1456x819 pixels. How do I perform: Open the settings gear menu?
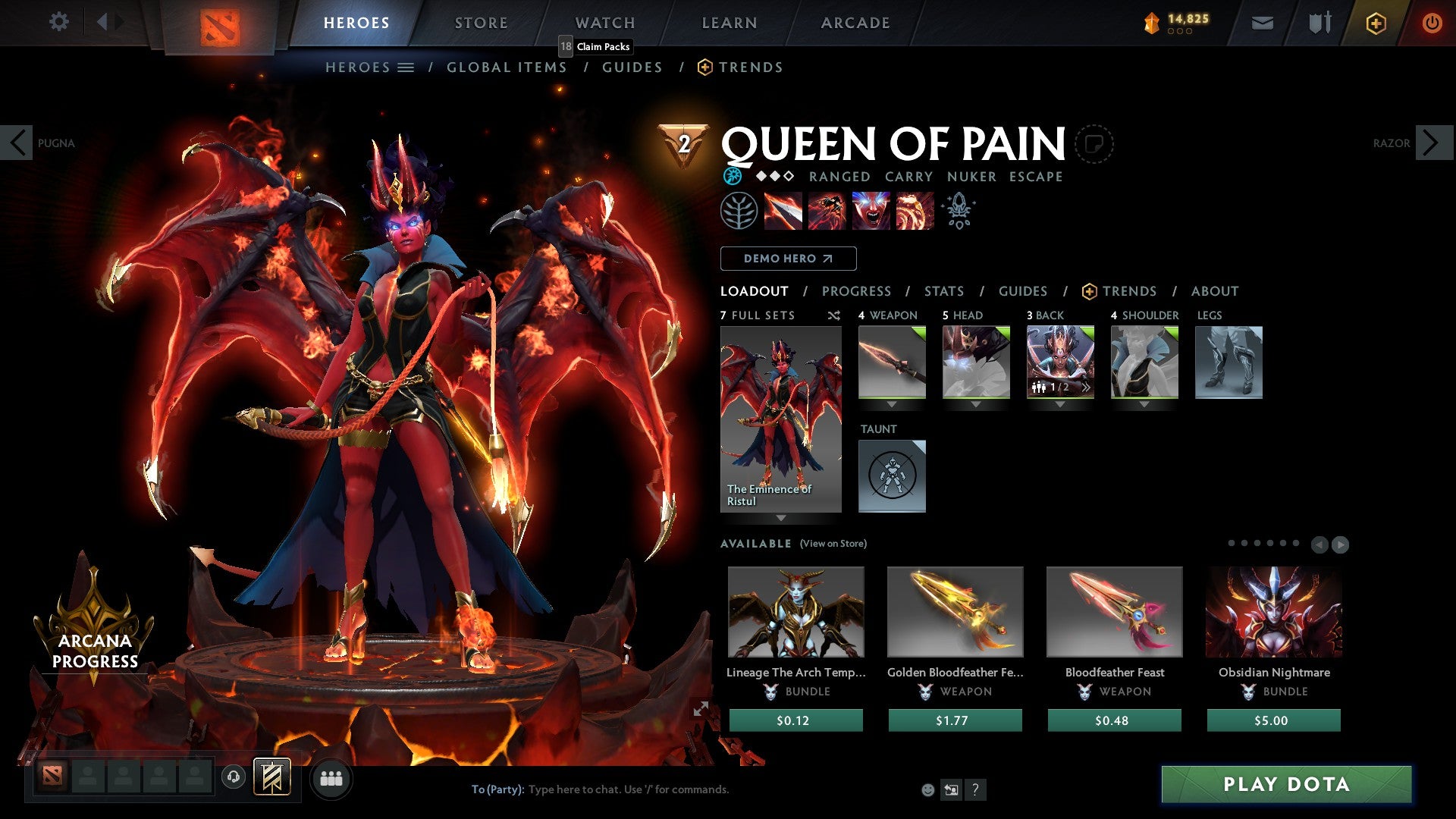coord(58,22)
